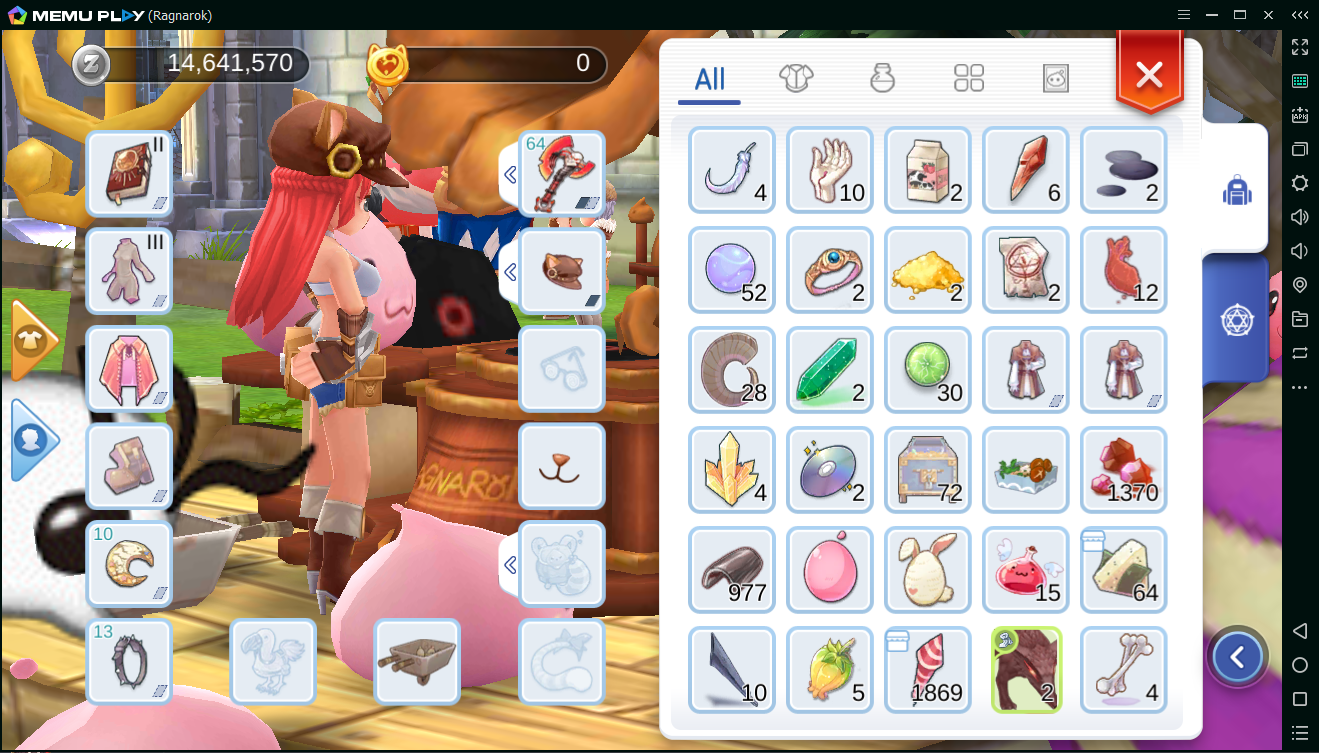Open the equipped red axe weapon slot

(562, 174)
